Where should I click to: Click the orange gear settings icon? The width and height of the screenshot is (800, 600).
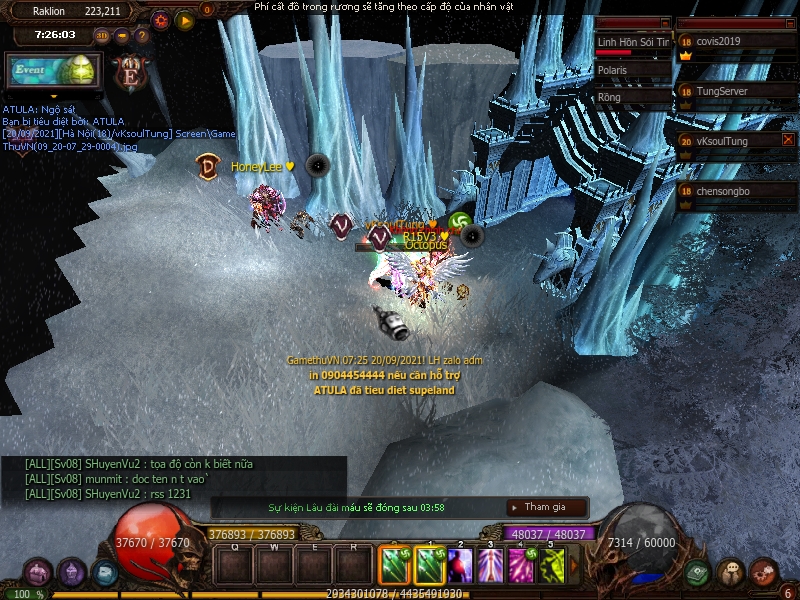coord(161,20)
